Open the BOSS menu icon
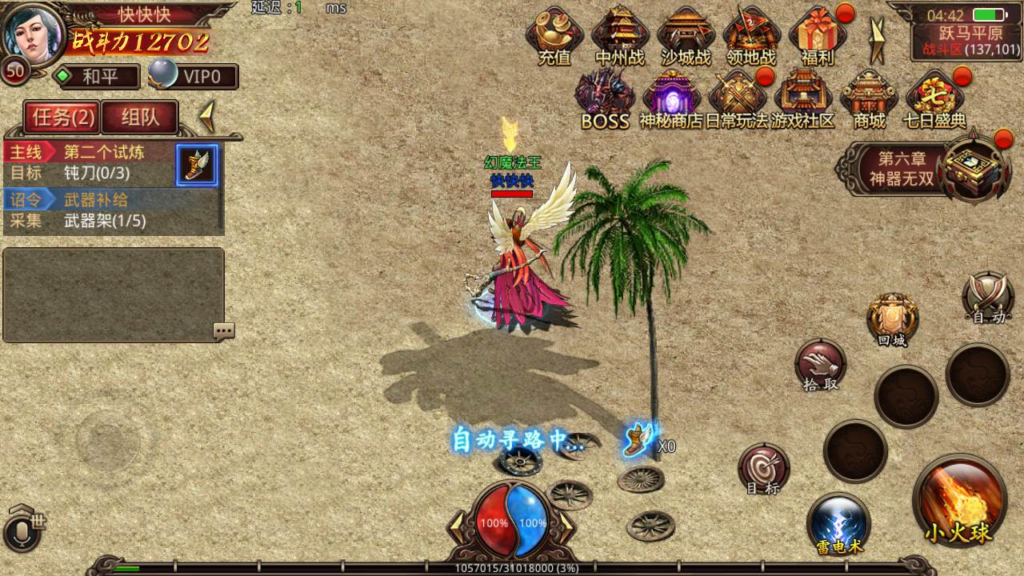1024x576 pixels. (x=604, y=98)
